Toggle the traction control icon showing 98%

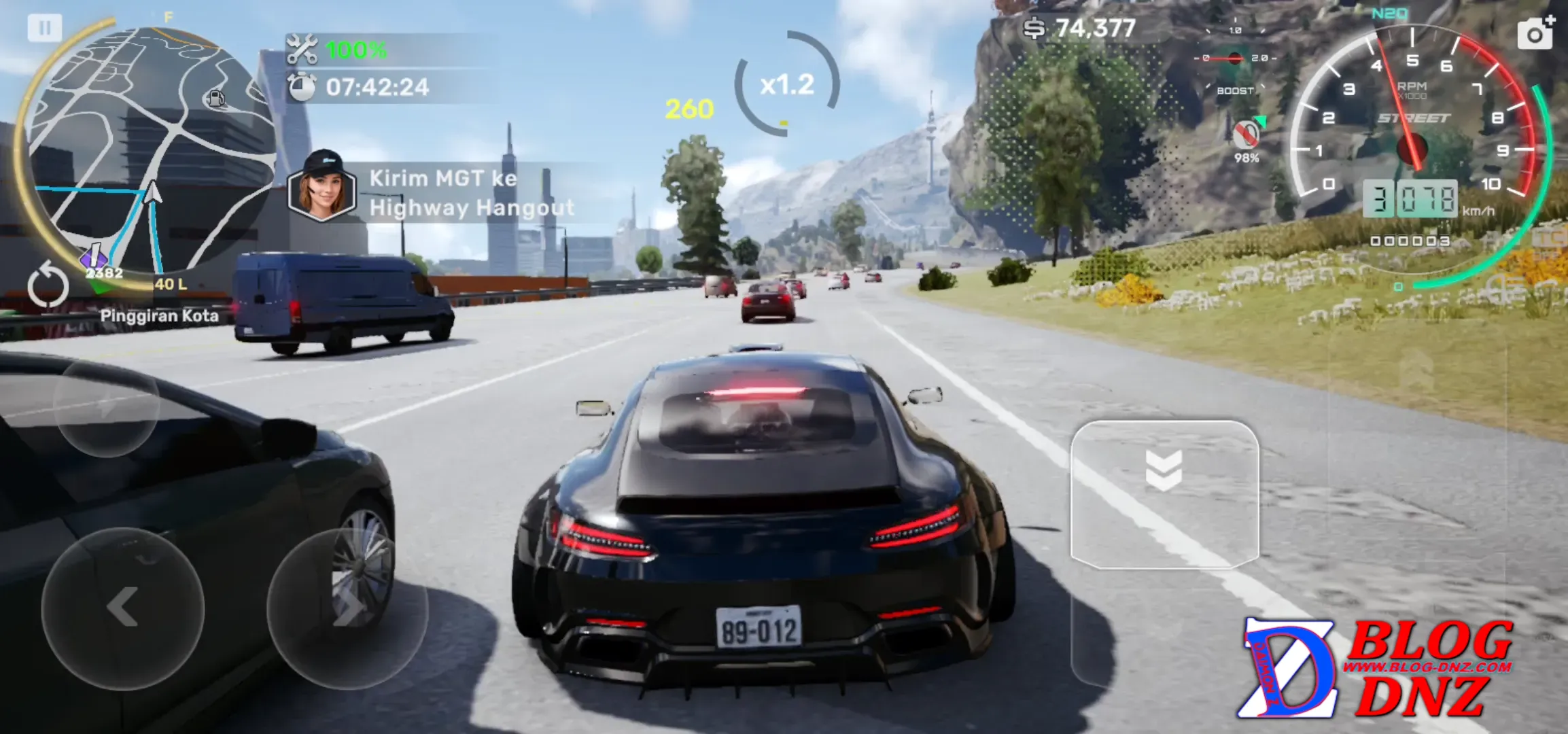click(1246, 135)
